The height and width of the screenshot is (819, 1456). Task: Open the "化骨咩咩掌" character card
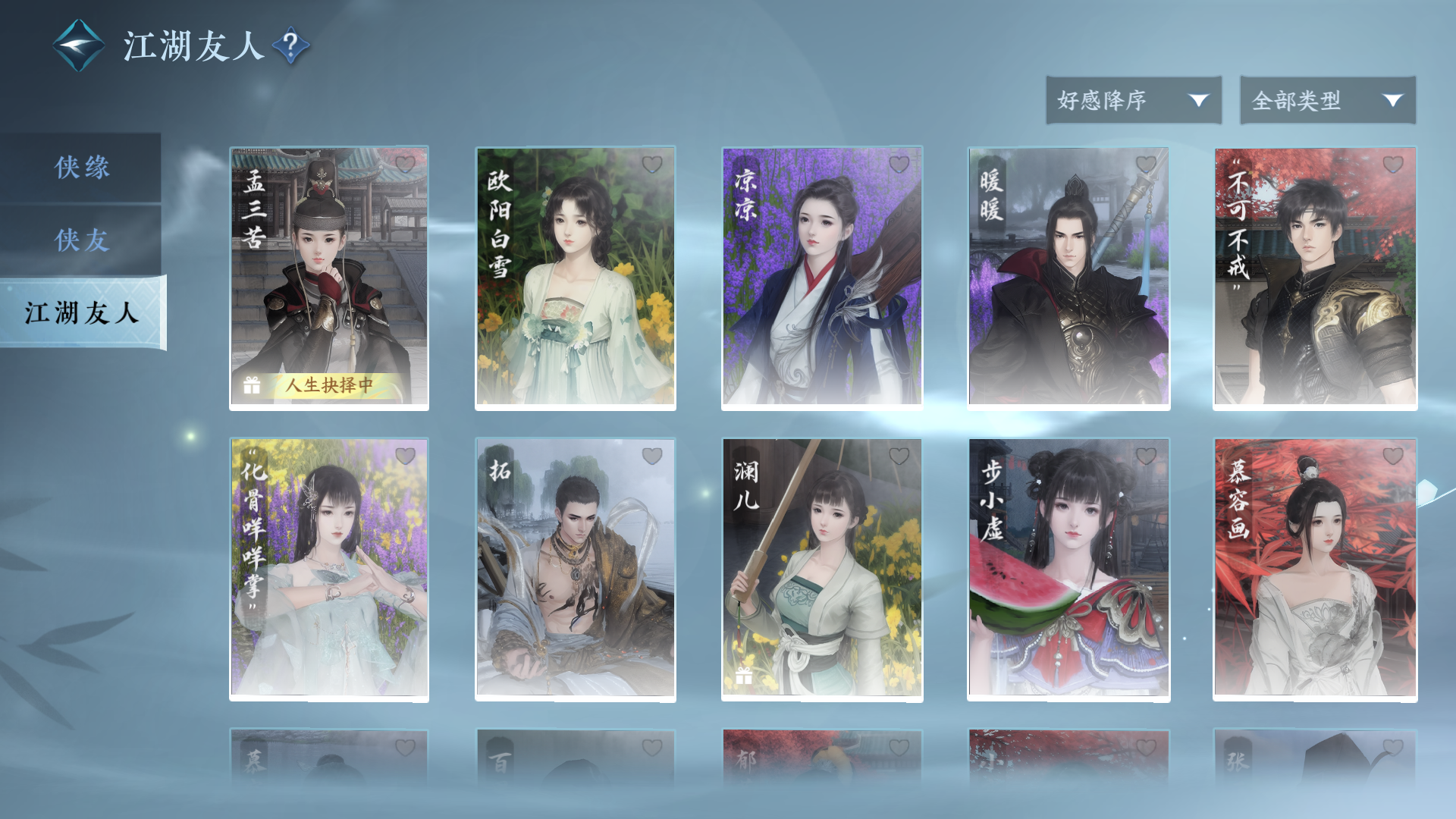click(329, 569)
